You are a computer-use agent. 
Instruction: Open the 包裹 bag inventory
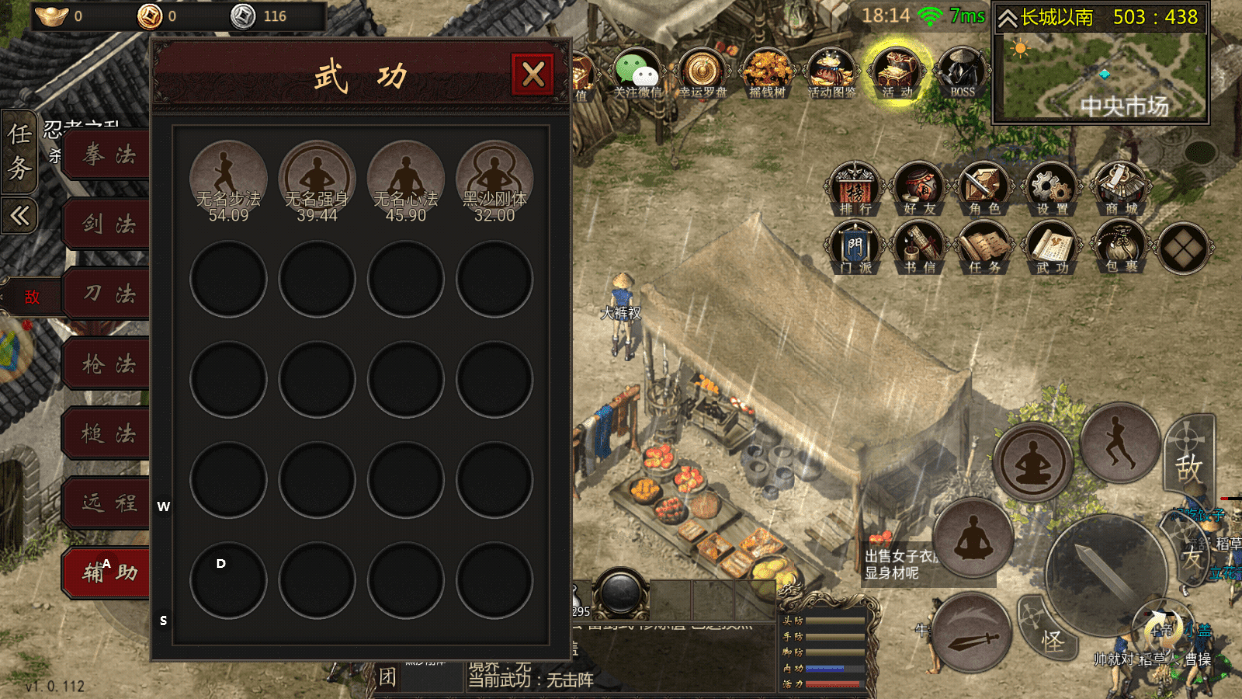[1118, 247]
